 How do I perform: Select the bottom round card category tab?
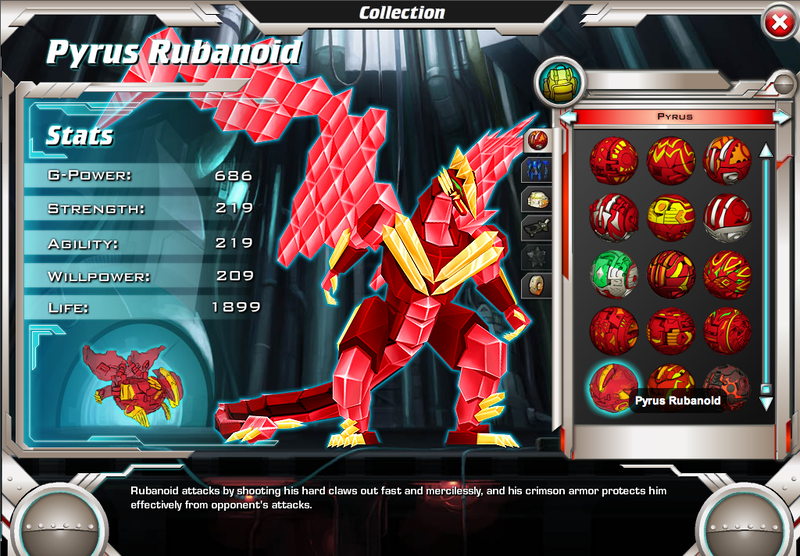537,286
